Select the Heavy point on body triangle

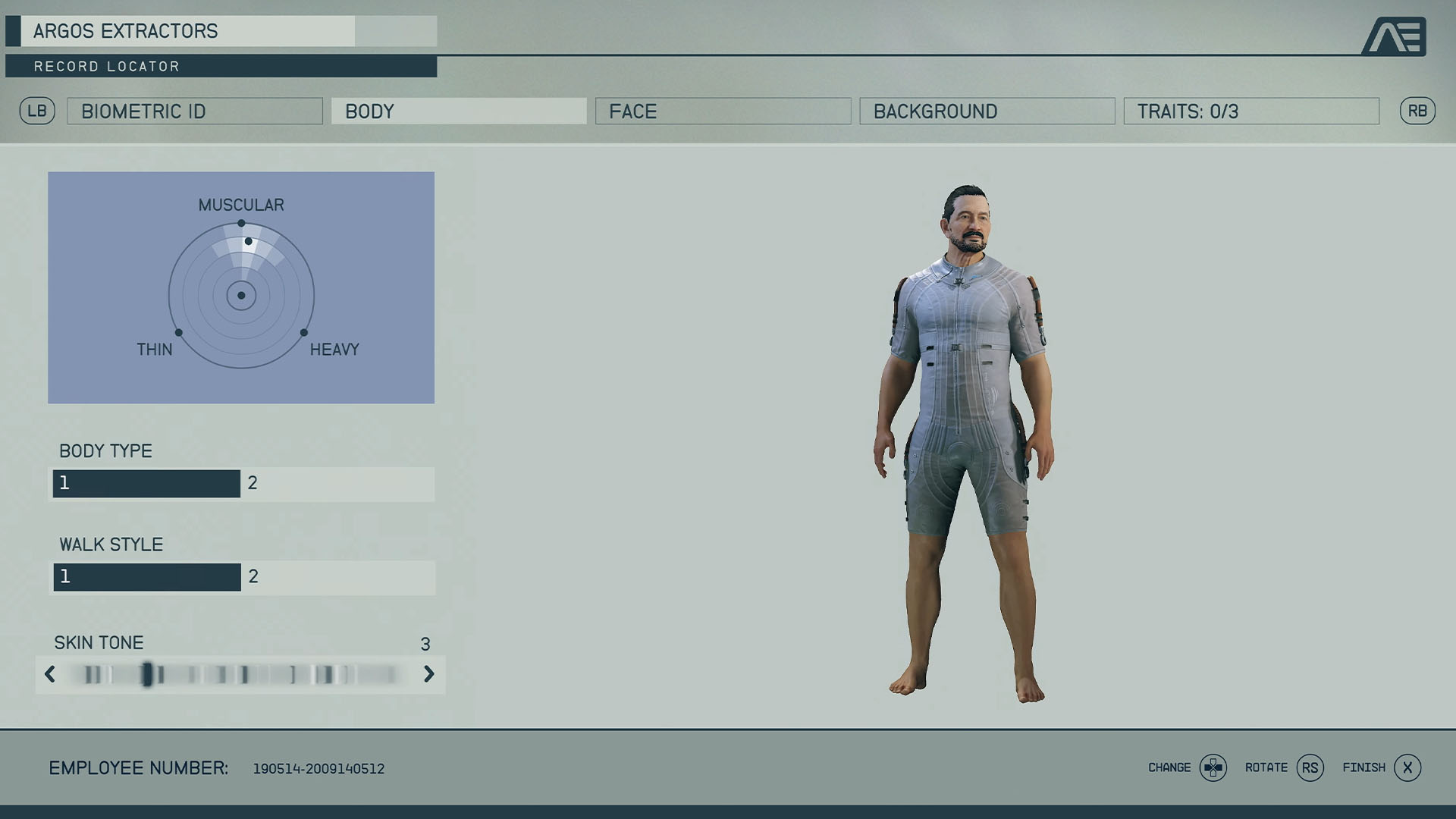305,331
